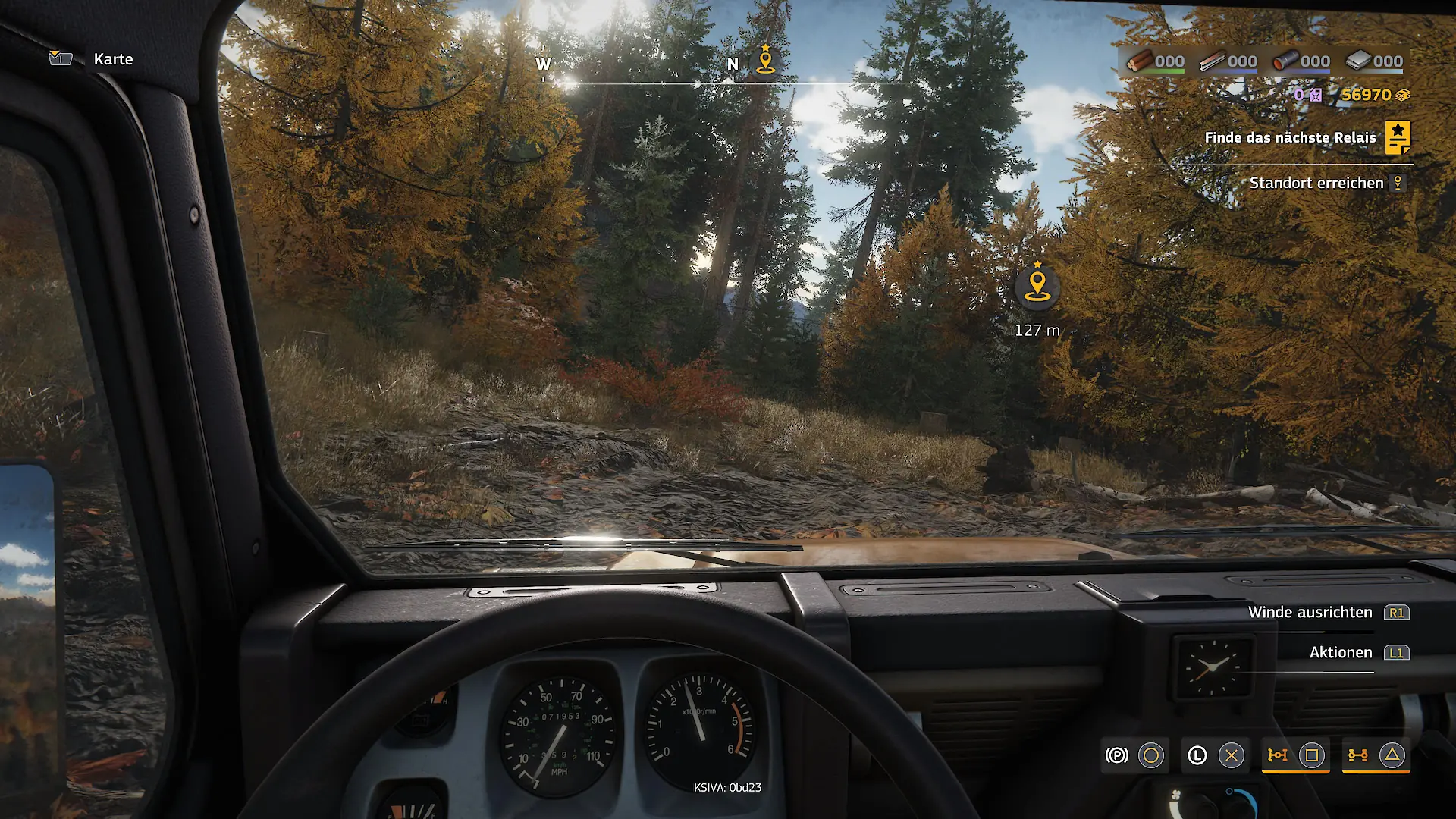Select the 'Finde das nächste Relais' objective

pyautogui.click(x=1289, y=137)
